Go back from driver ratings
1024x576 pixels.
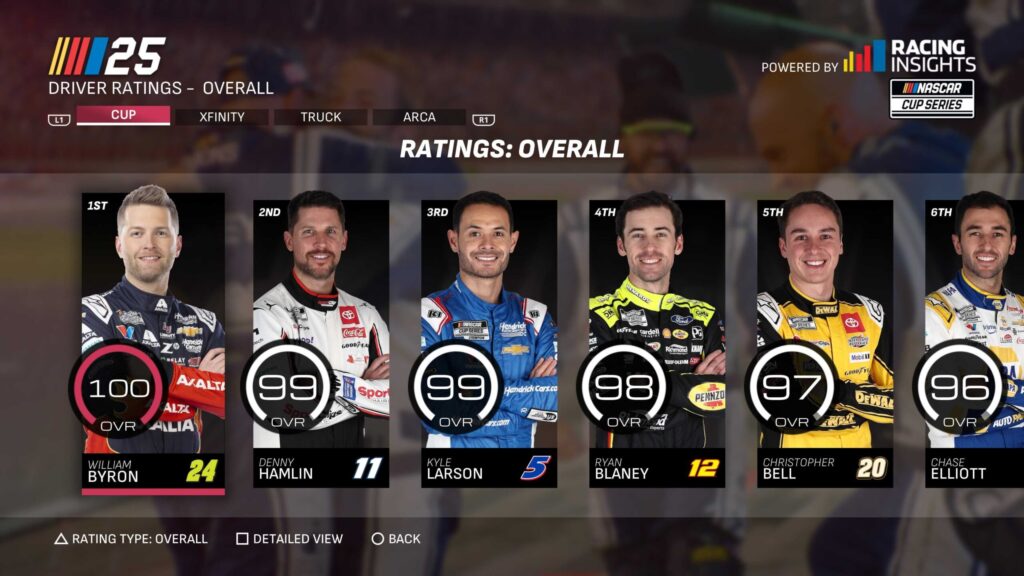click(x=396, y=539)
